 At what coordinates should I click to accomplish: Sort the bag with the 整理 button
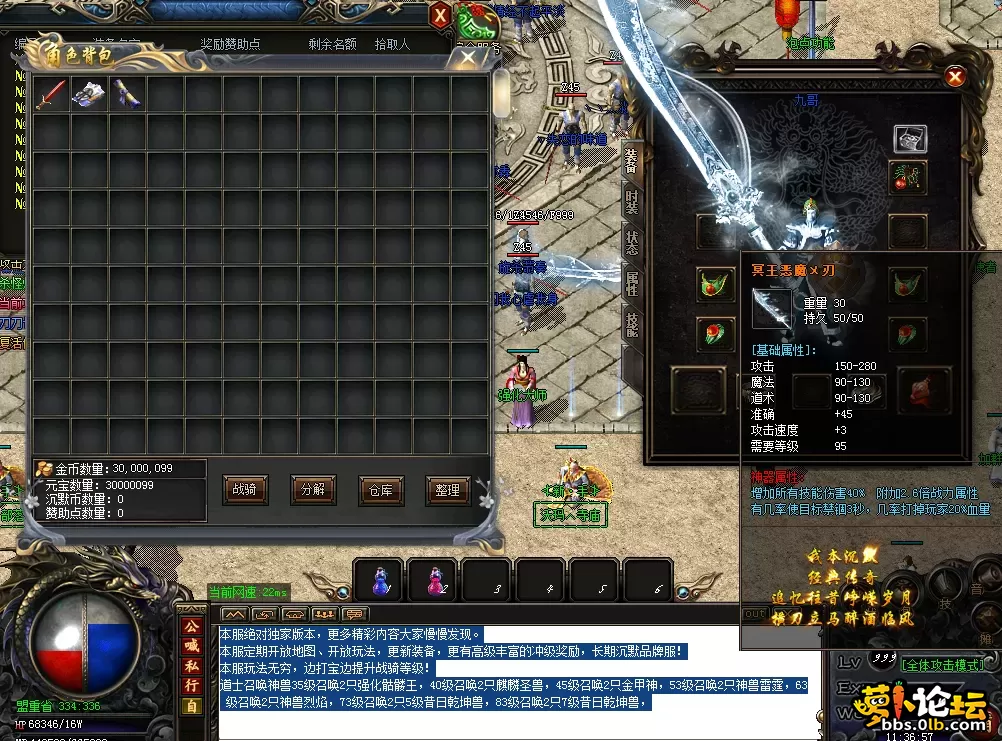pyautogui.click(x=447, y=490)
